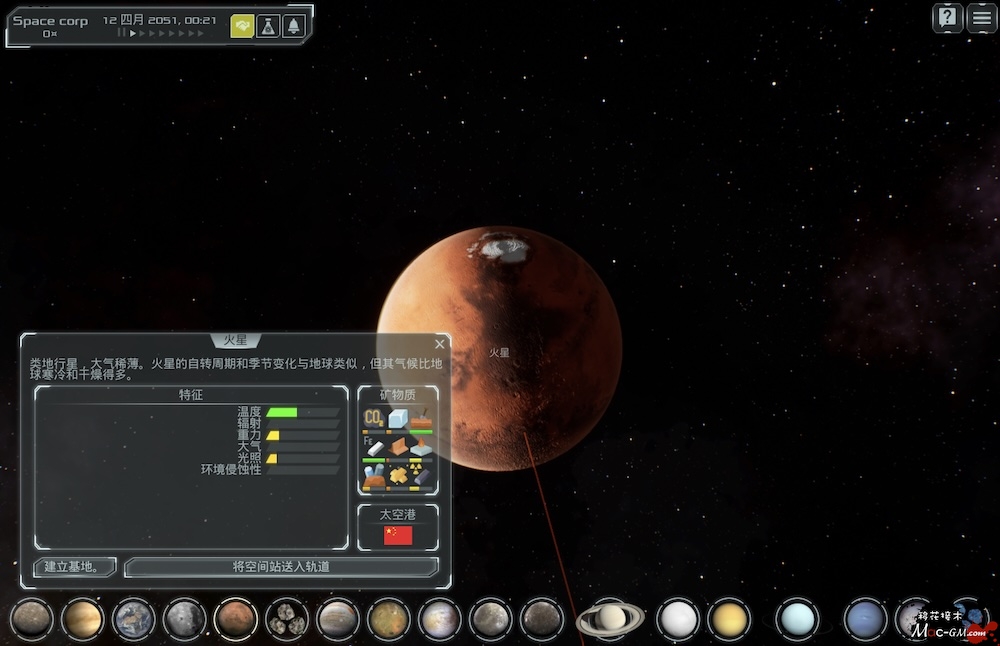
Task: Close the Mars (火星) info panel
Action: (x=439, y=344)
